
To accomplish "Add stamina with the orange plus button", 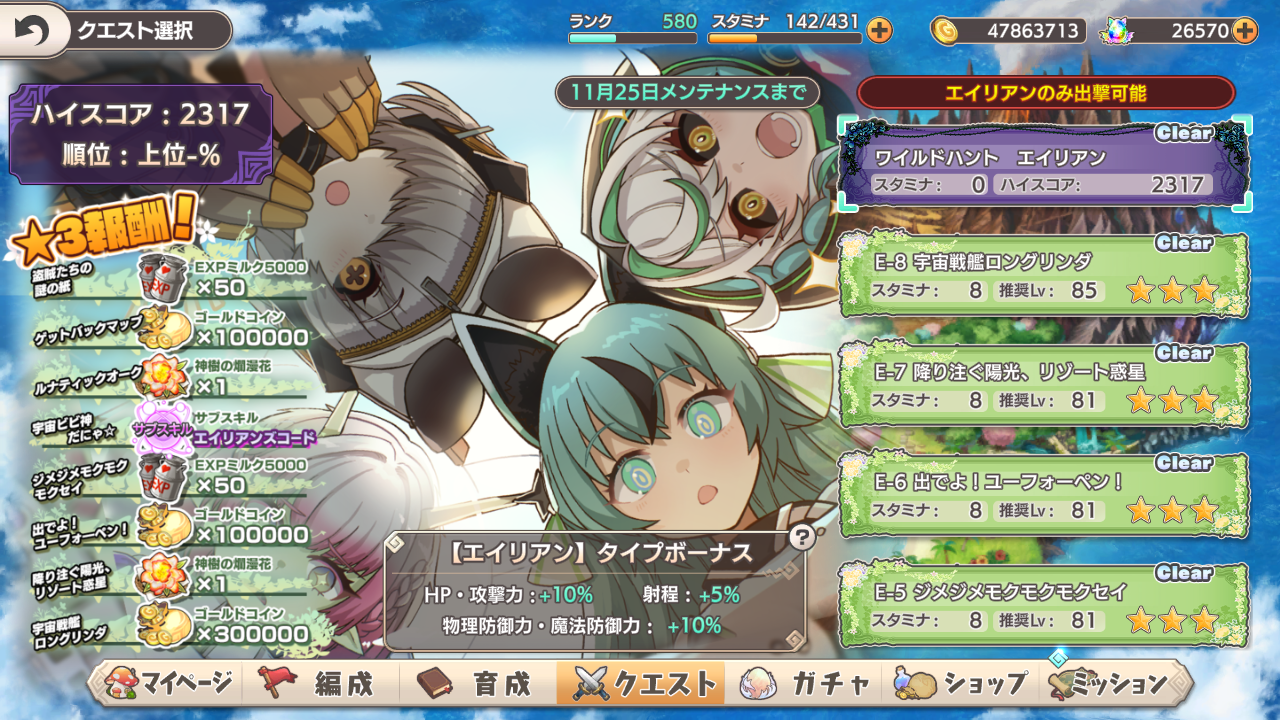I will point(879,31).
